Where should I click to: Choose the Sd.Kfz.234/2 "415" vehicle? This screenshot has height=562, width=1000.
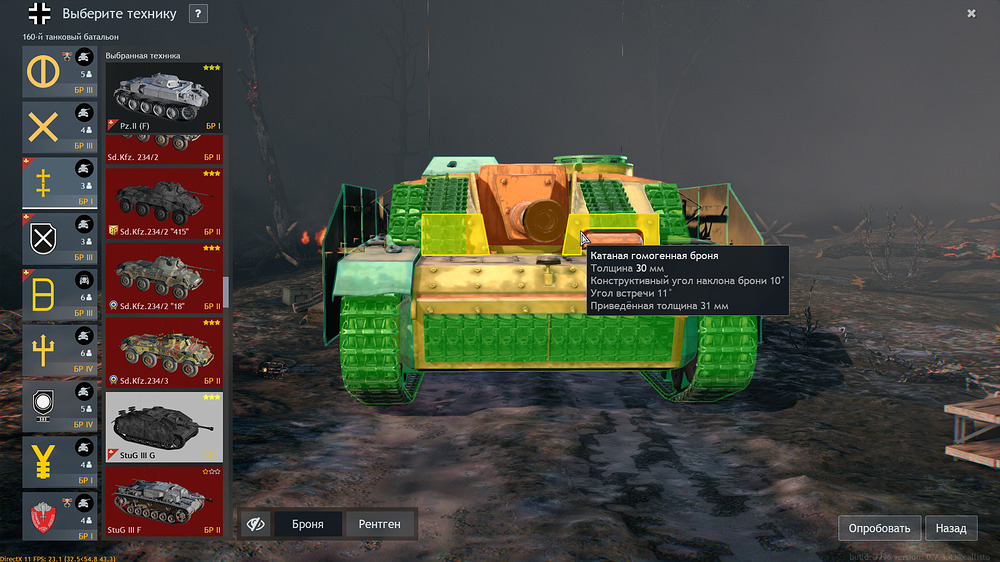(164, 205)
